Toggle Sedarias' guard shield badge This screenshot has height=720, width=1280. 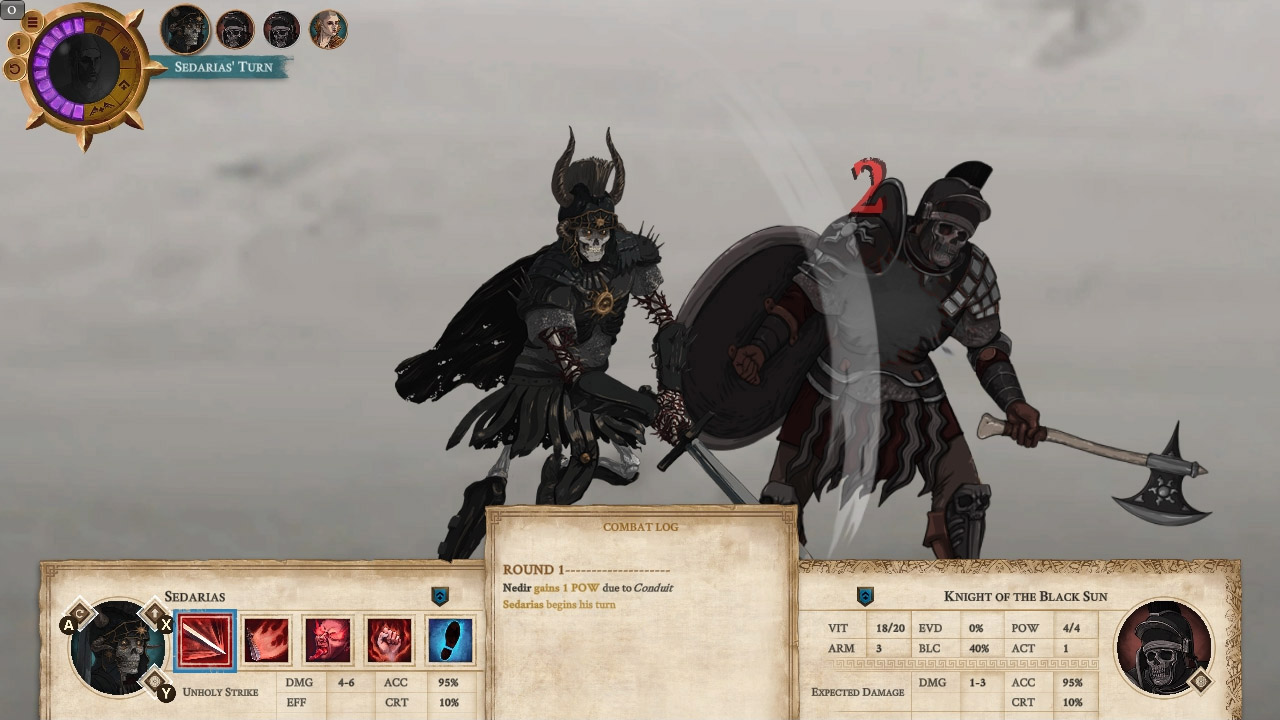(x=439, y=594)
